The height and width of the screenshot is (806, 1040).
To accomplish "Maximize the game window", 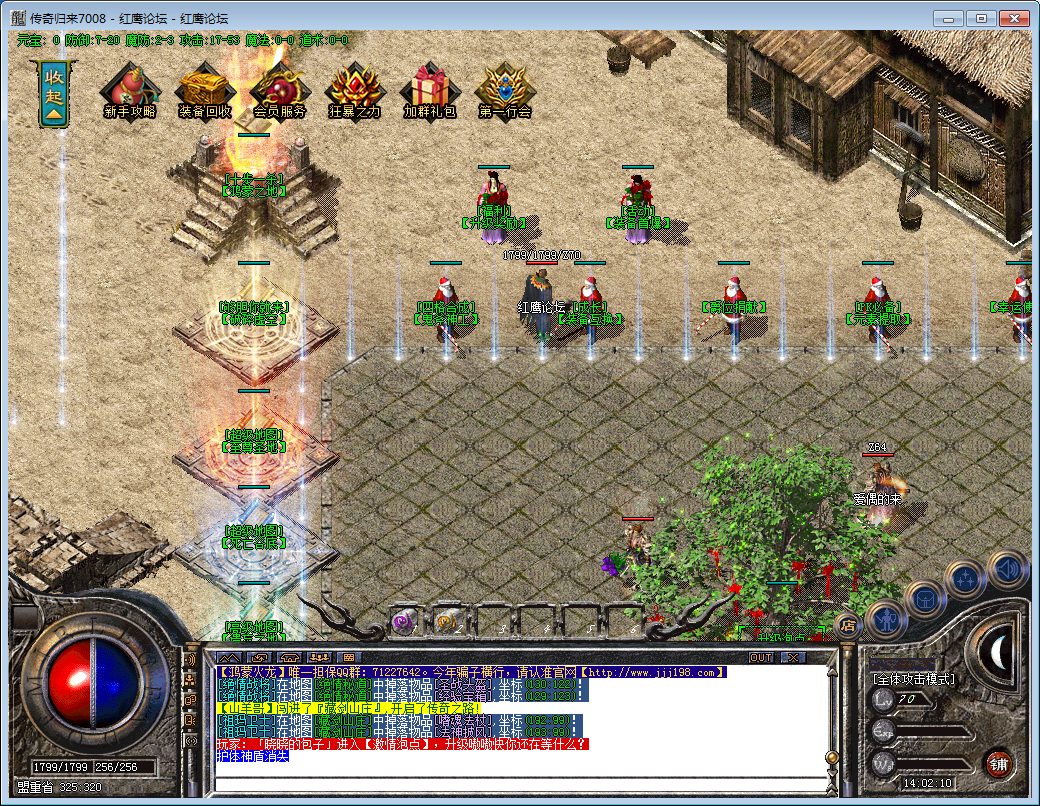I will pyautogui.click(x=981, y=18).
